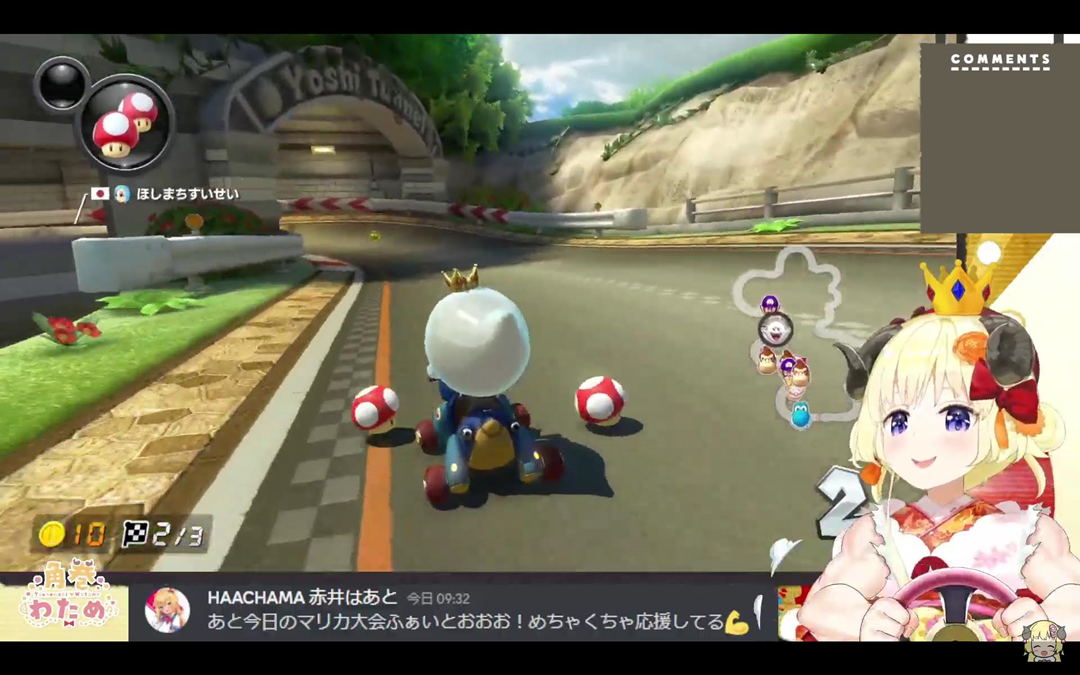The width and height of the screenshot is (1080, 675).
Task: Click the empty secondary item slot
Action: point(61,84)
